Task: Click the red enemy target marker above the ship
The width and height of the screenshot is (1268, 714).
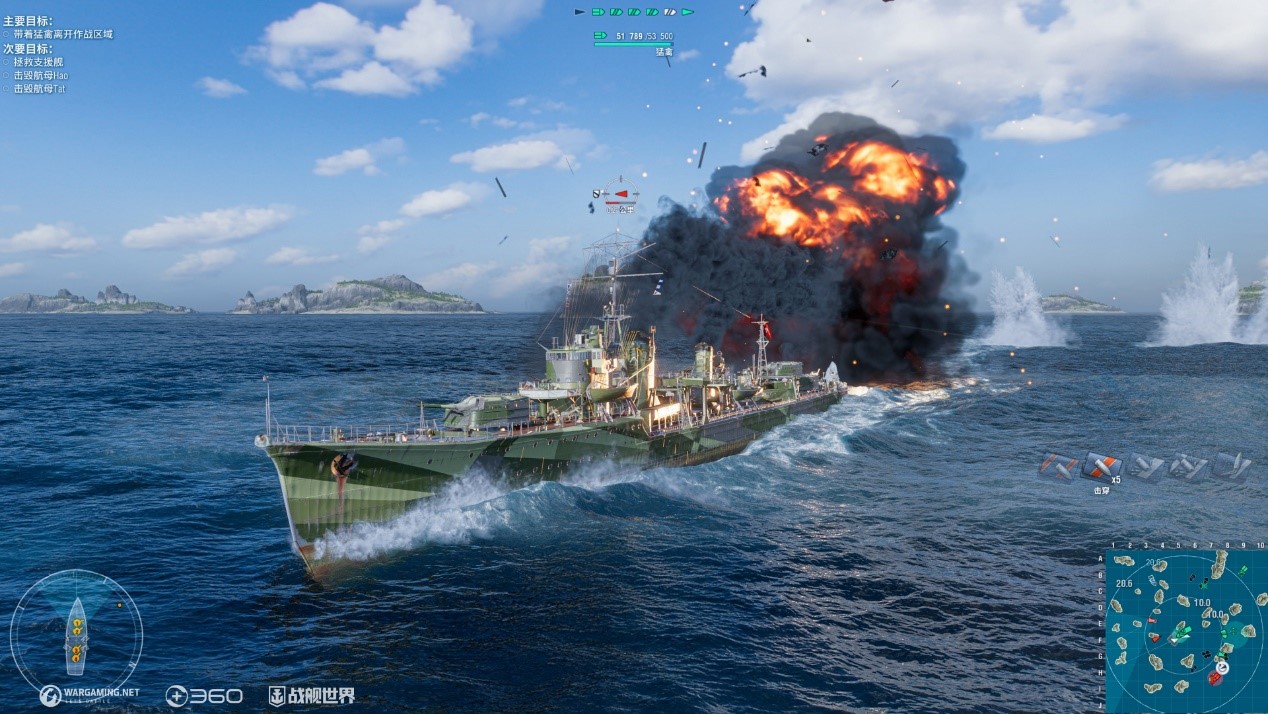Action: [621, 193]
